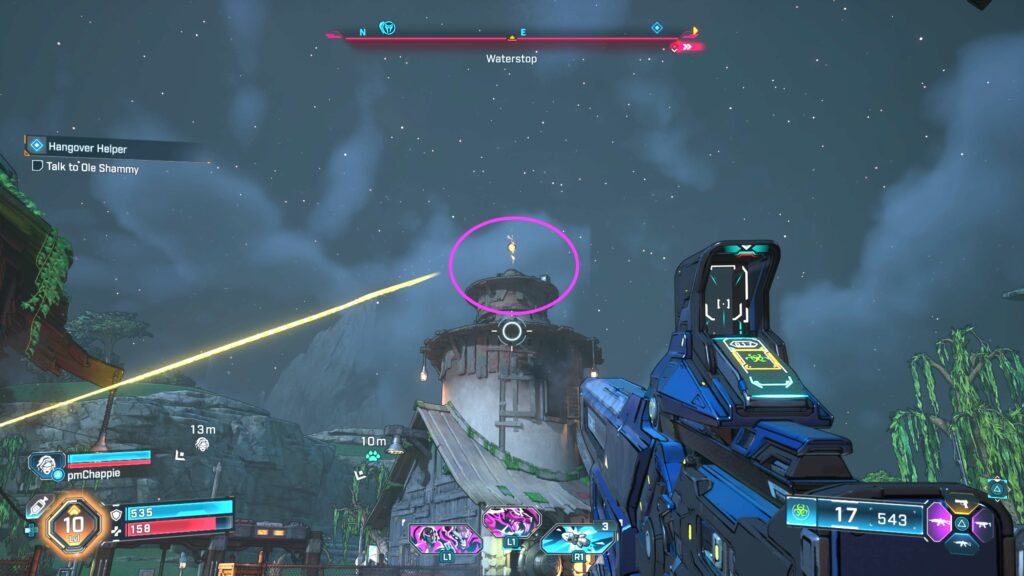The image size is (1024, 576).
Task: Click the diamond quest marker on the compass
Action: tap(657, 28)
